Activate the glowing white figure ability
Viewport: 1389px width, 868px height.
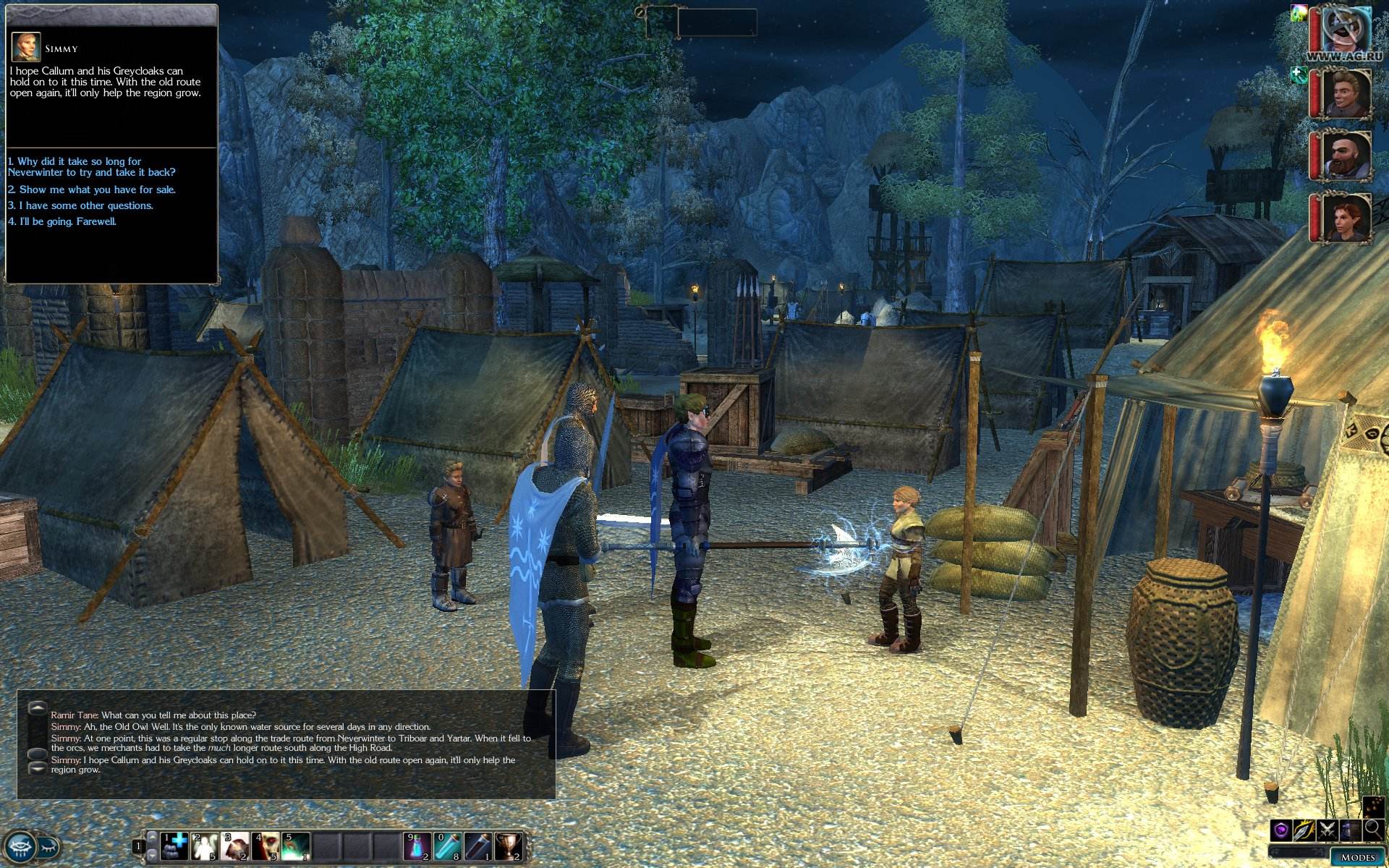click(x=205, y=846)
